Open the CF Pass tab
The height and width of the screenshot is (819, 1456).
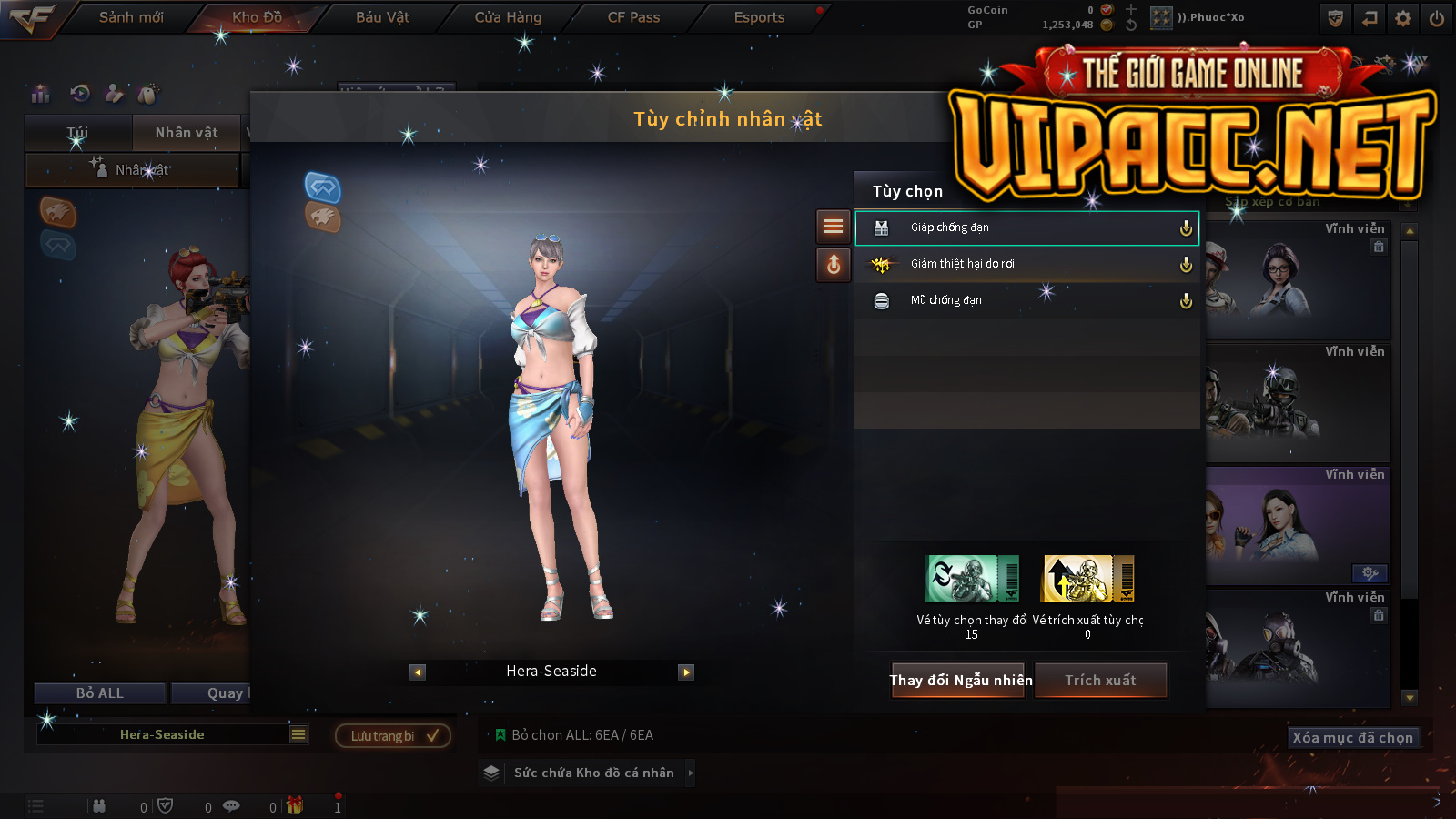coord(633,17)
